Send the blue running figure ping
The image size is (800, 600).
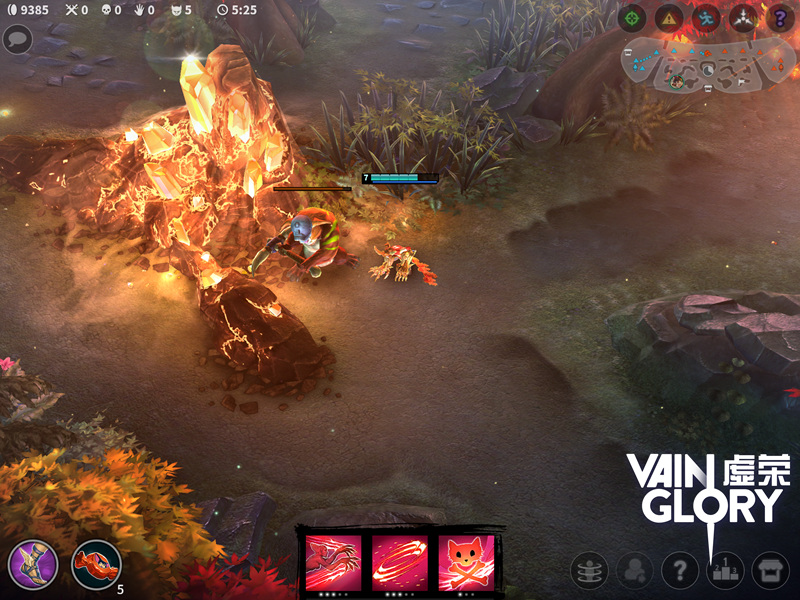click(706, 17)
